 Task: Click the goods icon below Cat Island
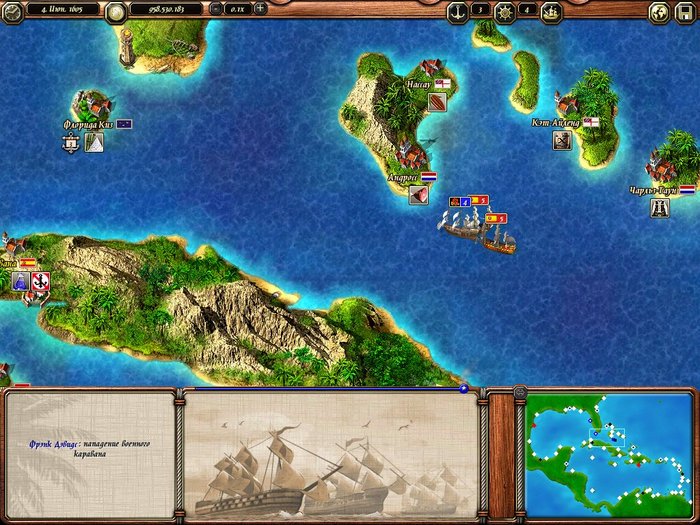coord(562,140)
